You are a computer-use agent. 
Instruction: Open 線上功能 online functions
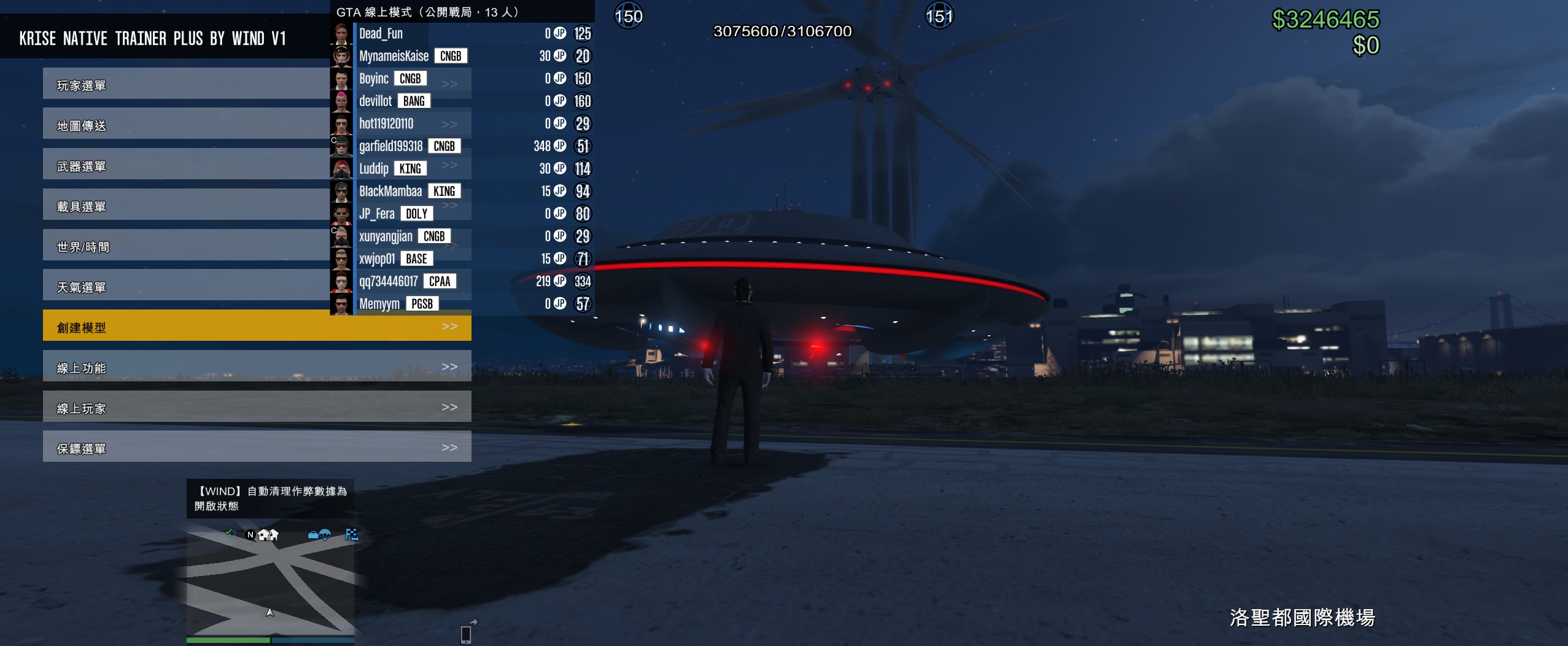257,367
